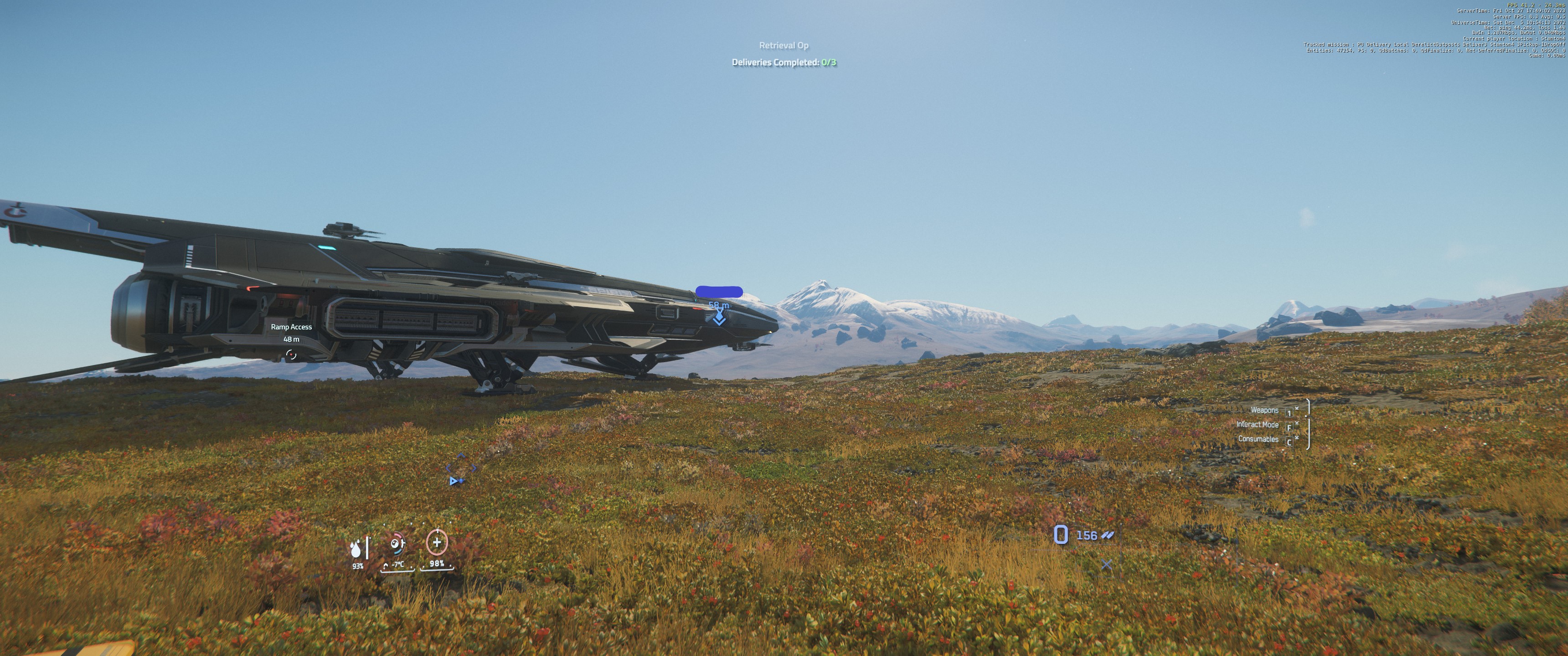Click the Ramp Access marker on the ship
The height and width of the screenshot is (656, 1568).
tap(291, 327)
